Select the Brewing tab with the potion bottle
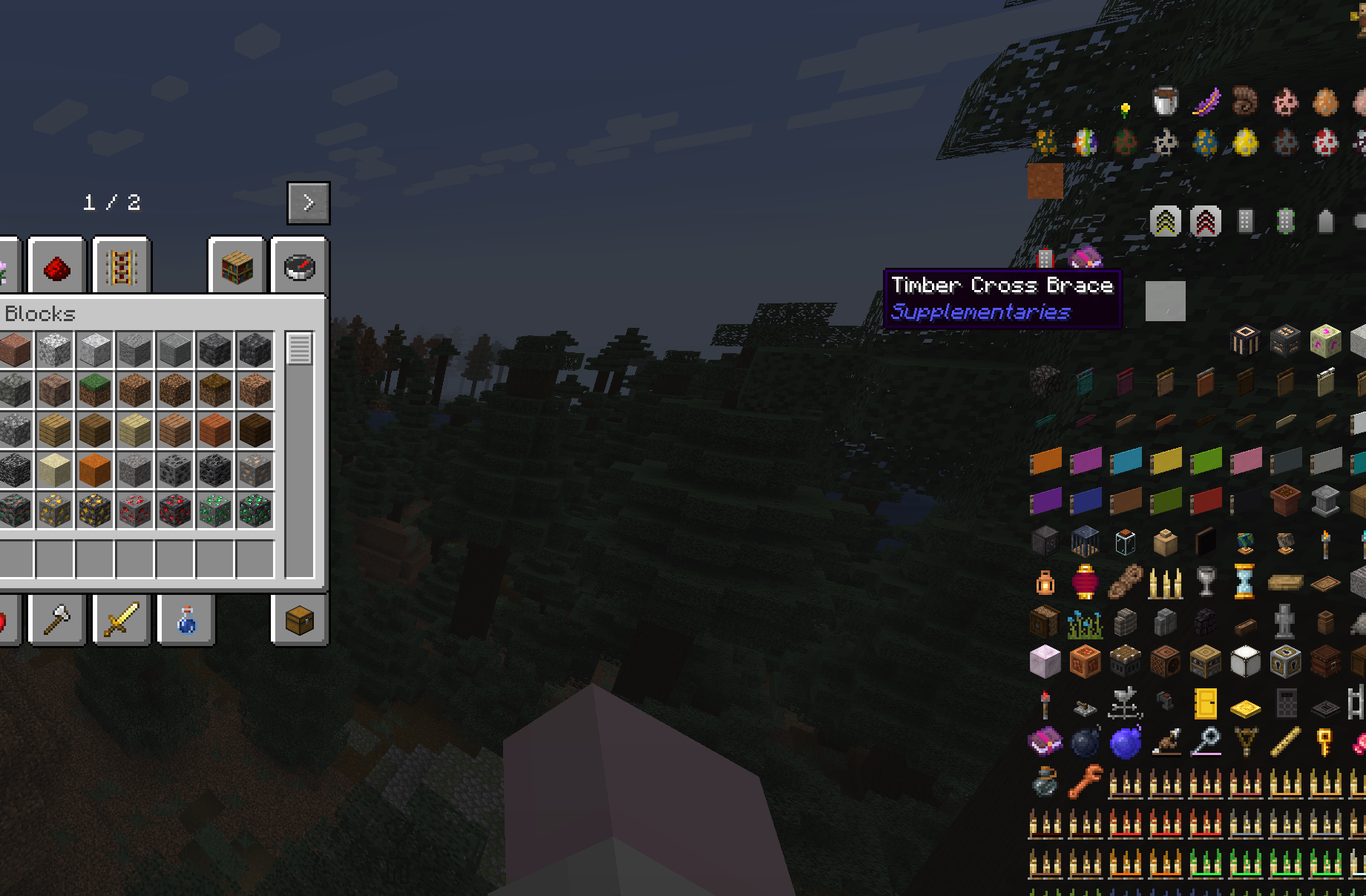This screenshot has height=896, width=1366. (x=185, y=621)
